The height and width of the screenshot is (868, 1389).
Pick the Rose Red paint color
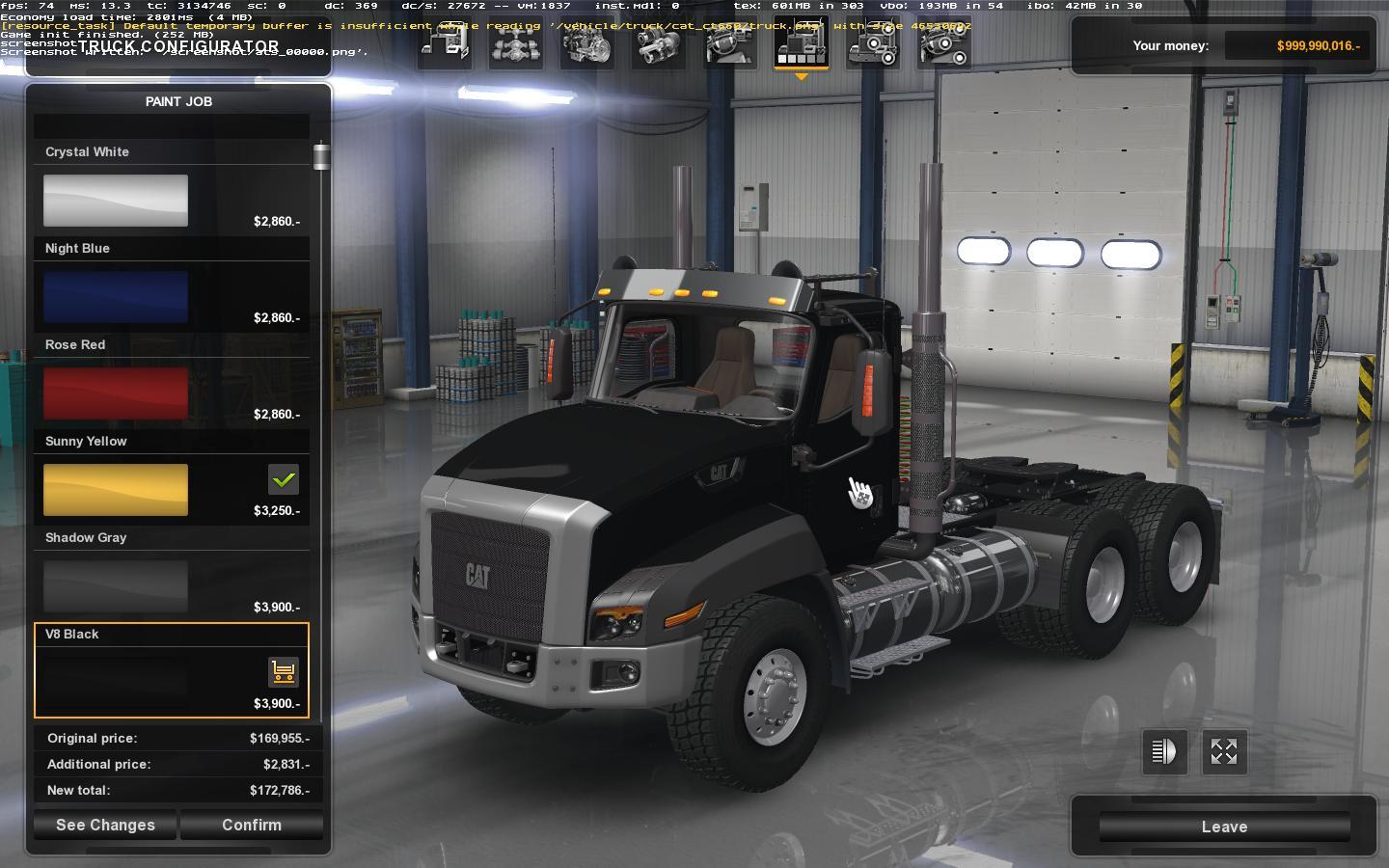(x=116, y=393)
